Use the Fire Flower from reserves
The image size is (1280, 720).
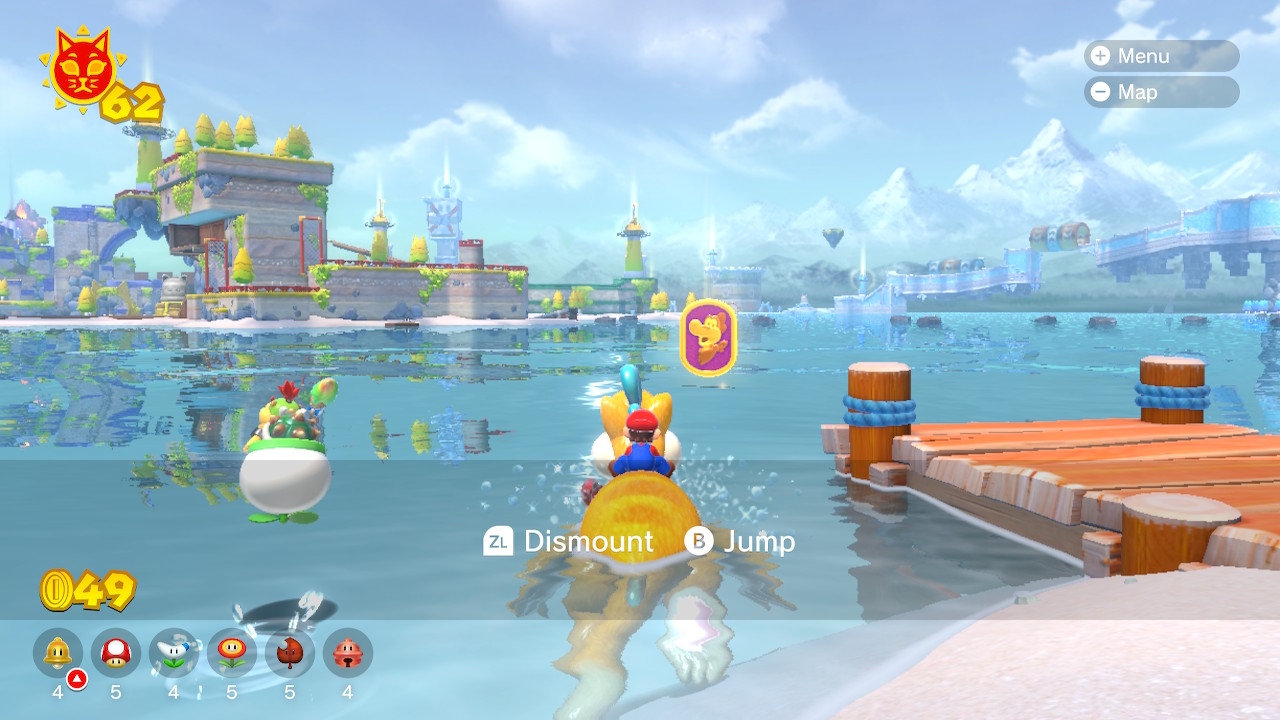pyautogui.click(x=232, y=653)
